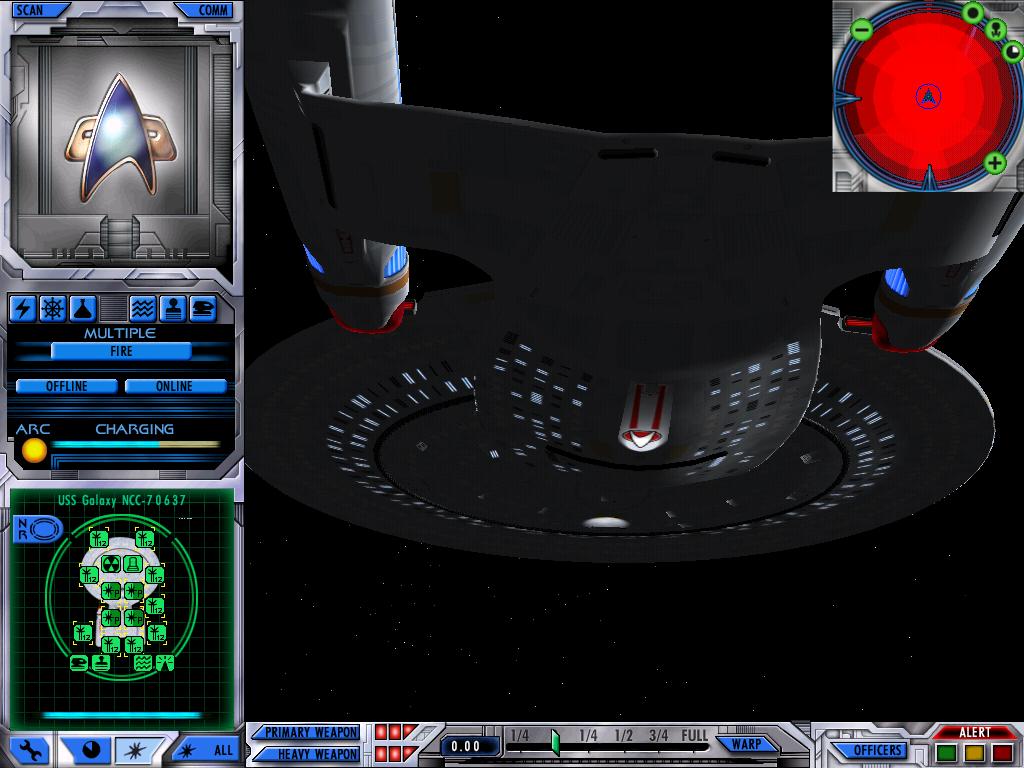This screenshot has height=768, width=1024.
Task: Zoom out the radar with minus button
Action: click(862, 30)
